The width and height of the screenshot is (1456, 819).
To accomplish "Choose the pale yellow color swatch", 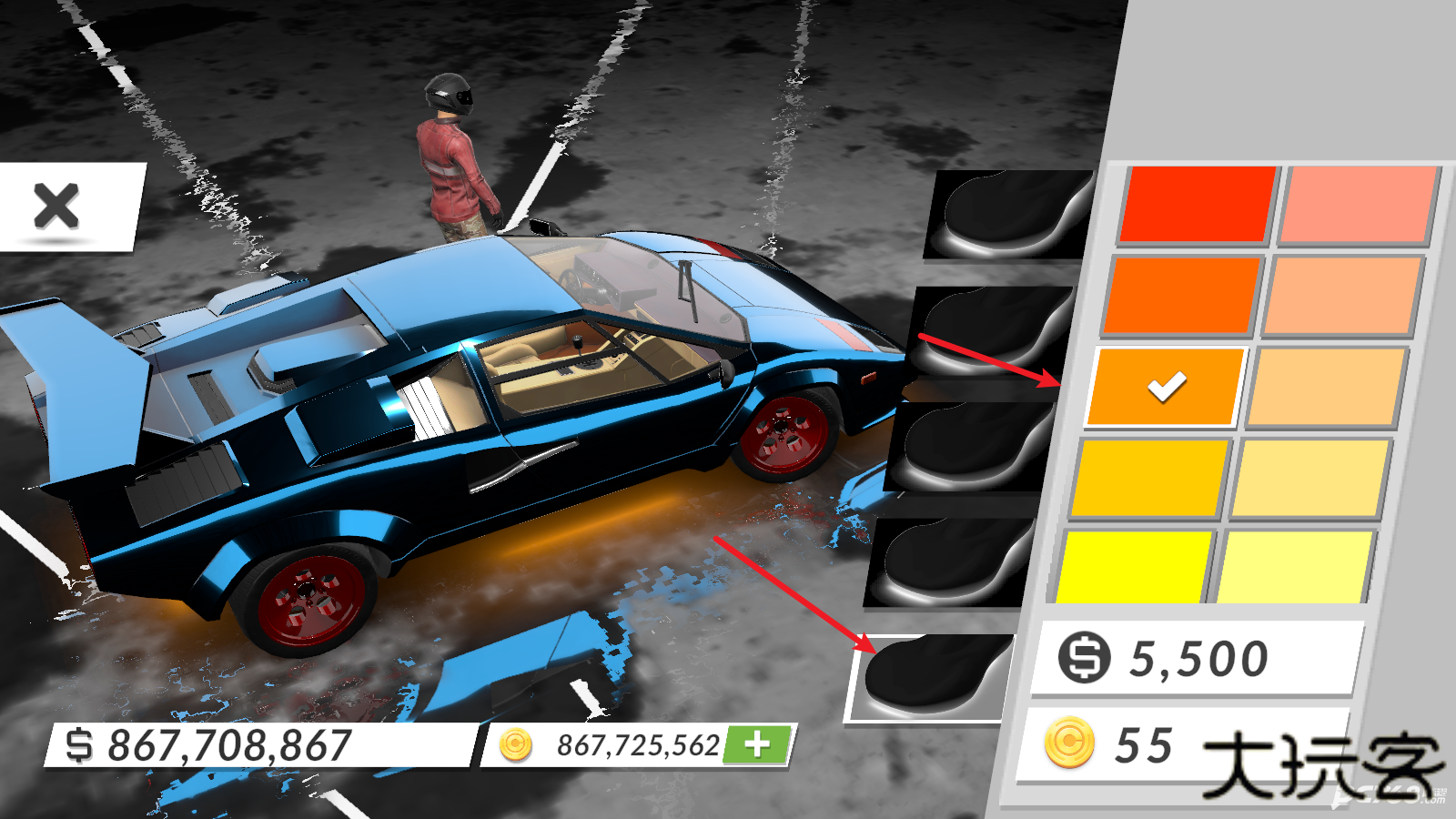I will (1293, 567).
